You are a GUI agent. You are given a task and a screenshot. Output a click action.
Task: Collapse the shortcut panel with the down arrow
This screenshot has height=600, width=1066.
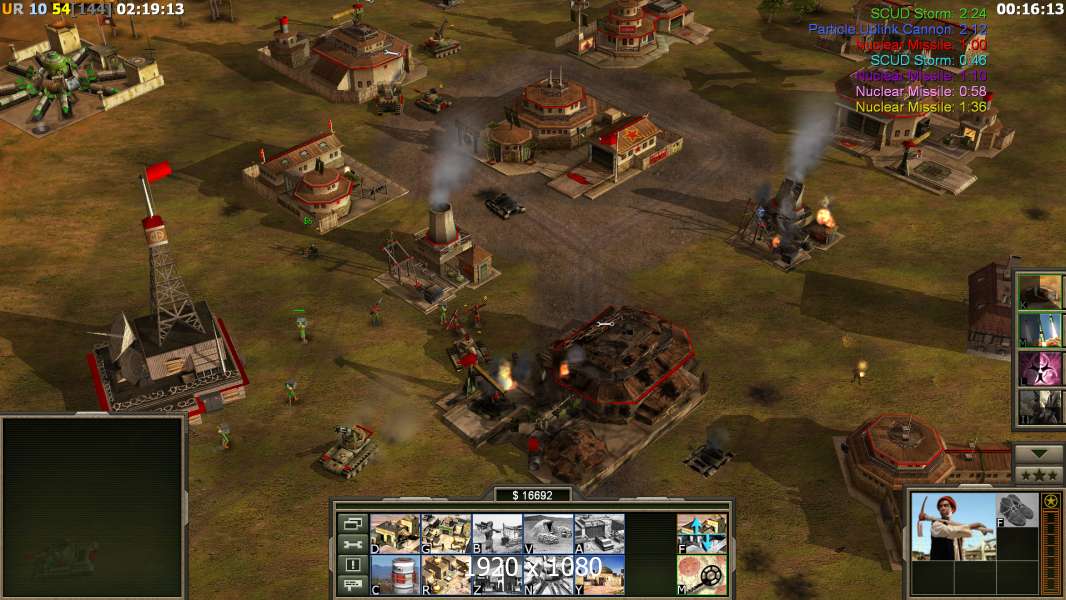[1039, 454]
